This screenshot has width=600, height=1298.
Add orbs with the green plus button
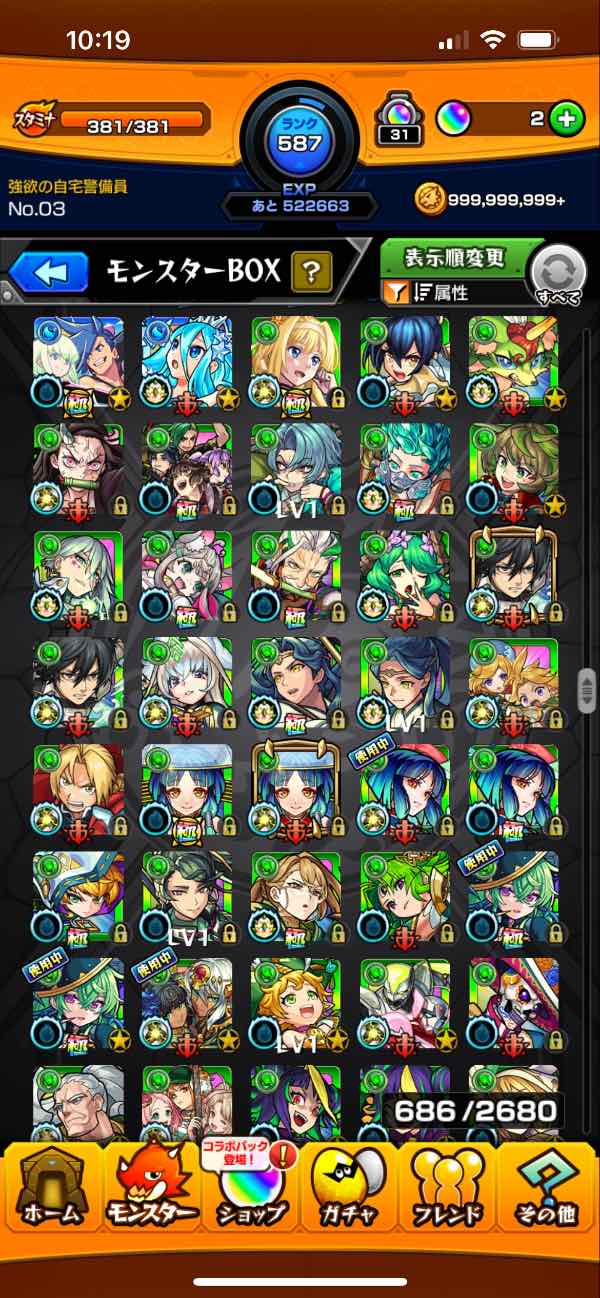pos(567,120)
